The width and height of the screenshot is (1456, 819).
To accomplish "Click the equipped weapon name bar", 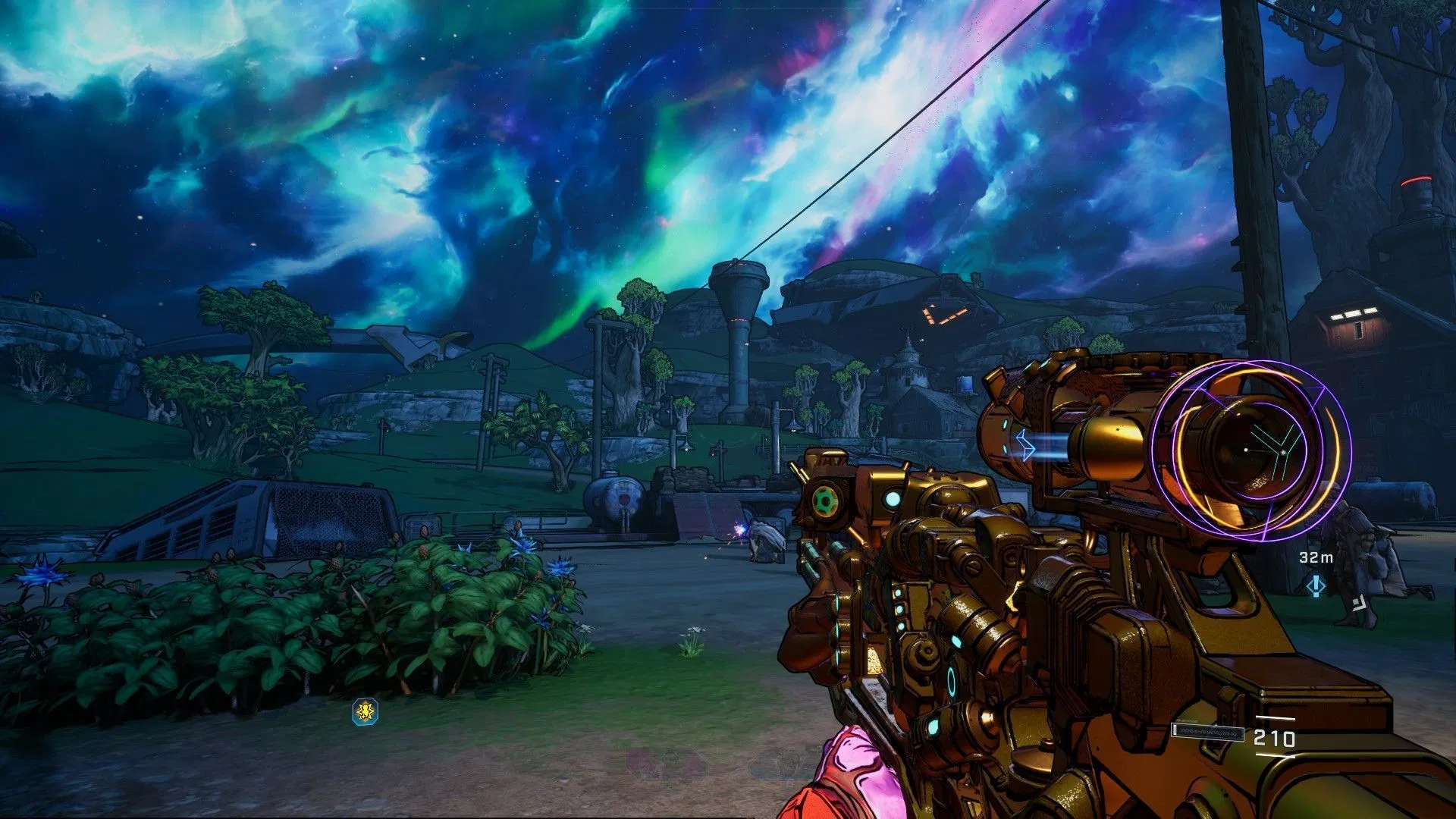I will pos(1208,731).
